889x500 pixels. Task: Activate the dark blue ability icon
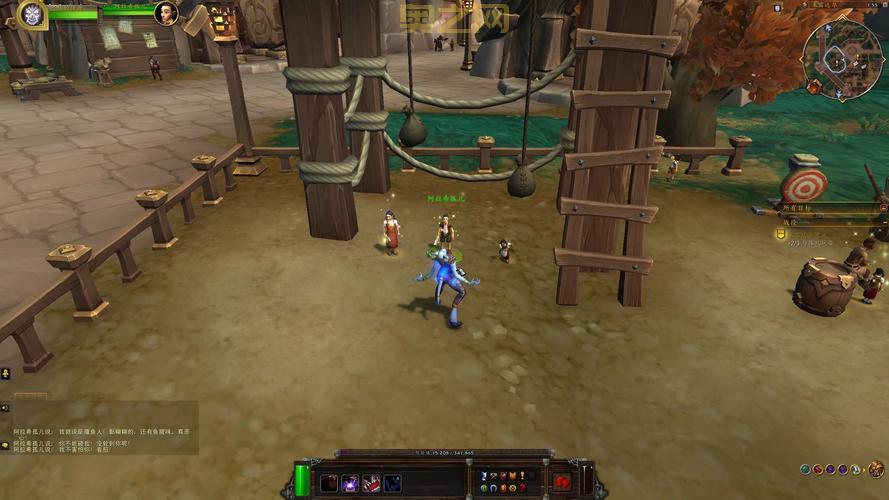pos(393,483)
